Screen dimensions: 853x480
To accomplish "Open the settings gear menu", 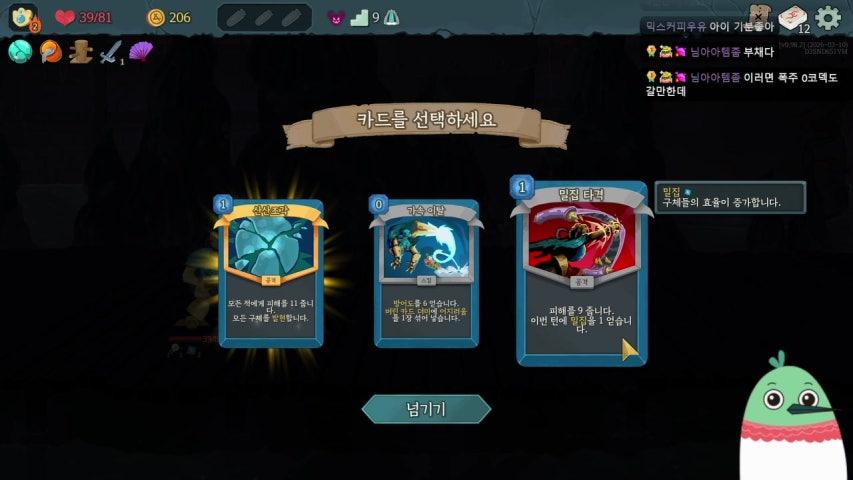I will coord(828,17).
